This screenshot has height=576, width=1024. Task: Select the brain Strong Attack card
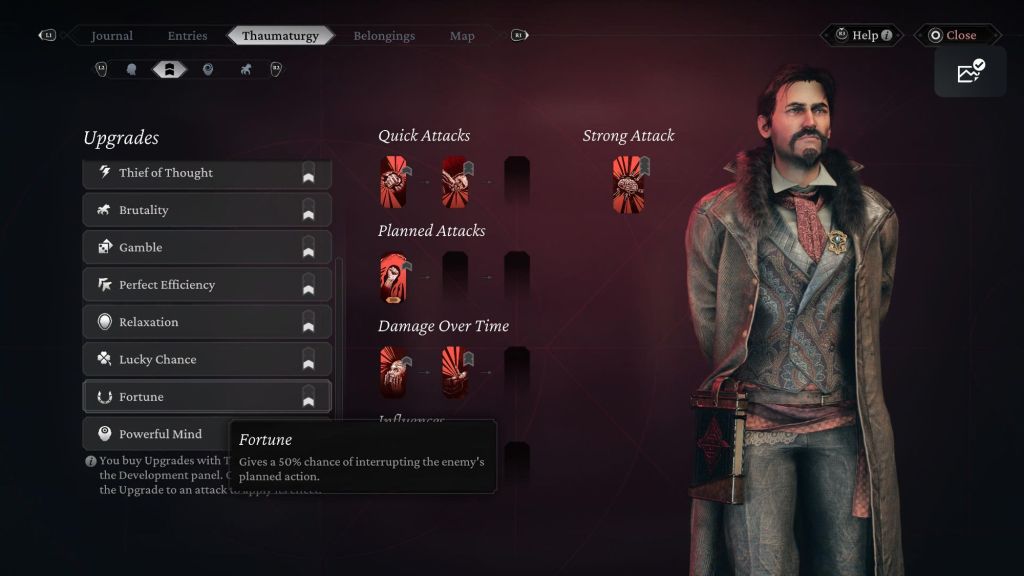(628, 183)
